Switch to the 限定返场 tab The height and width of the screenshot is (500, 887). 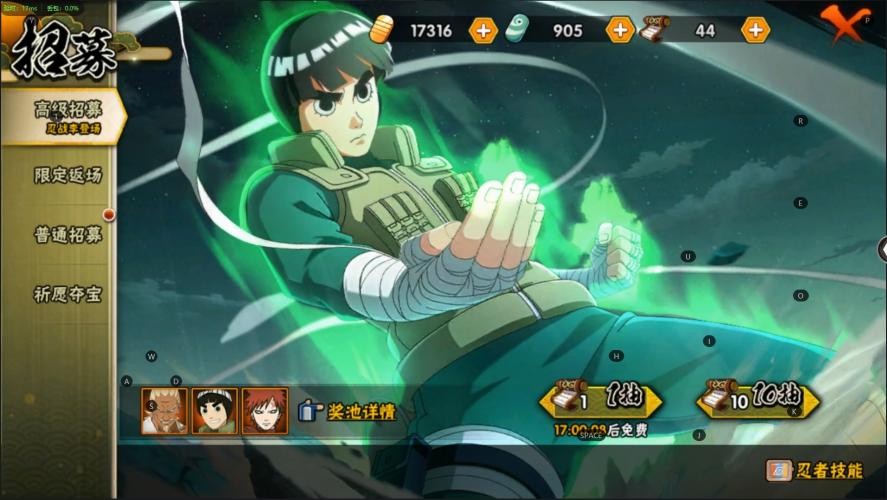(68, 175)
